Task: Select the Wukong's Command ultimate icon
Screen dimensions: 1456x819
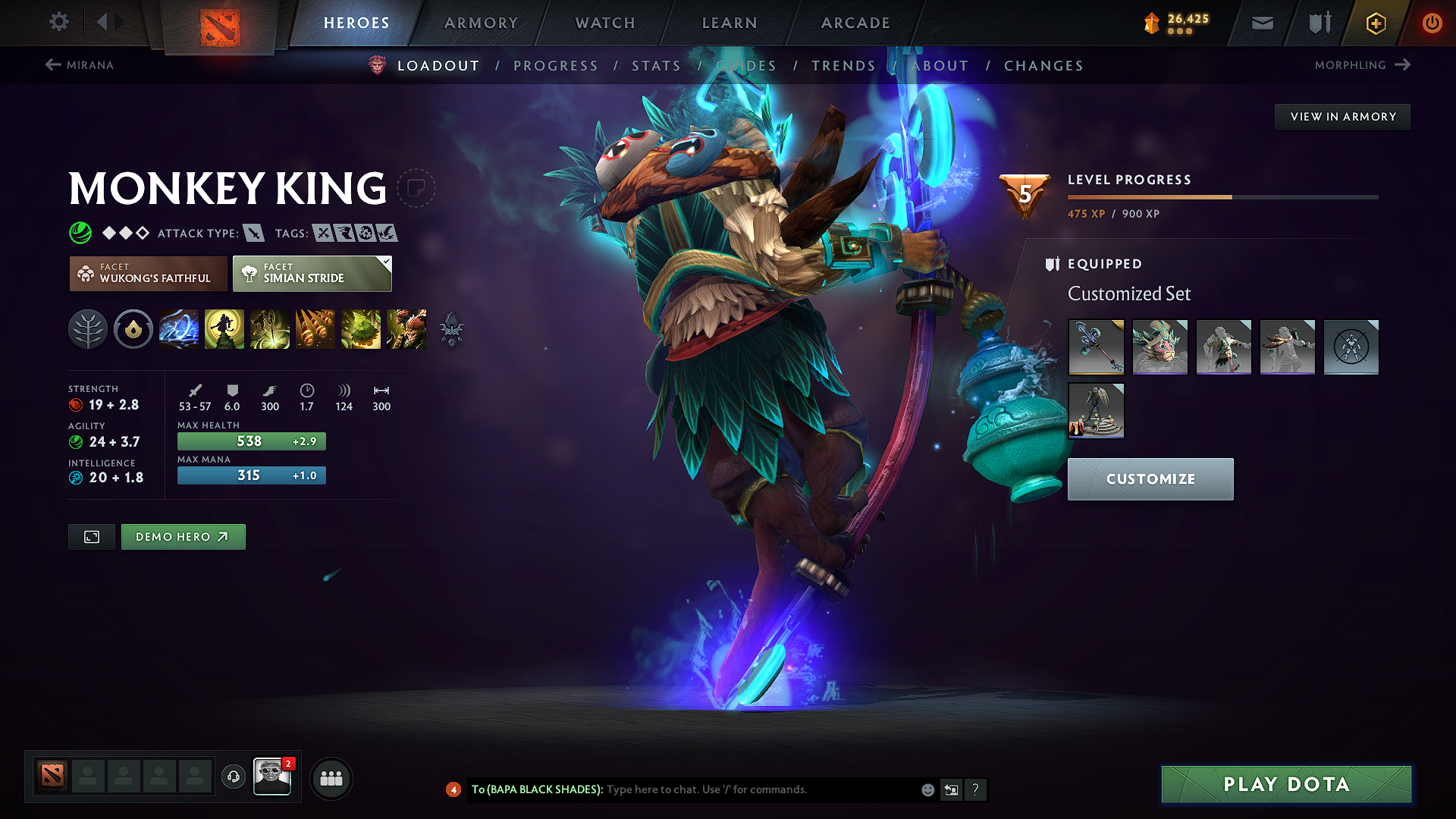Action: [x=406, y=329]
